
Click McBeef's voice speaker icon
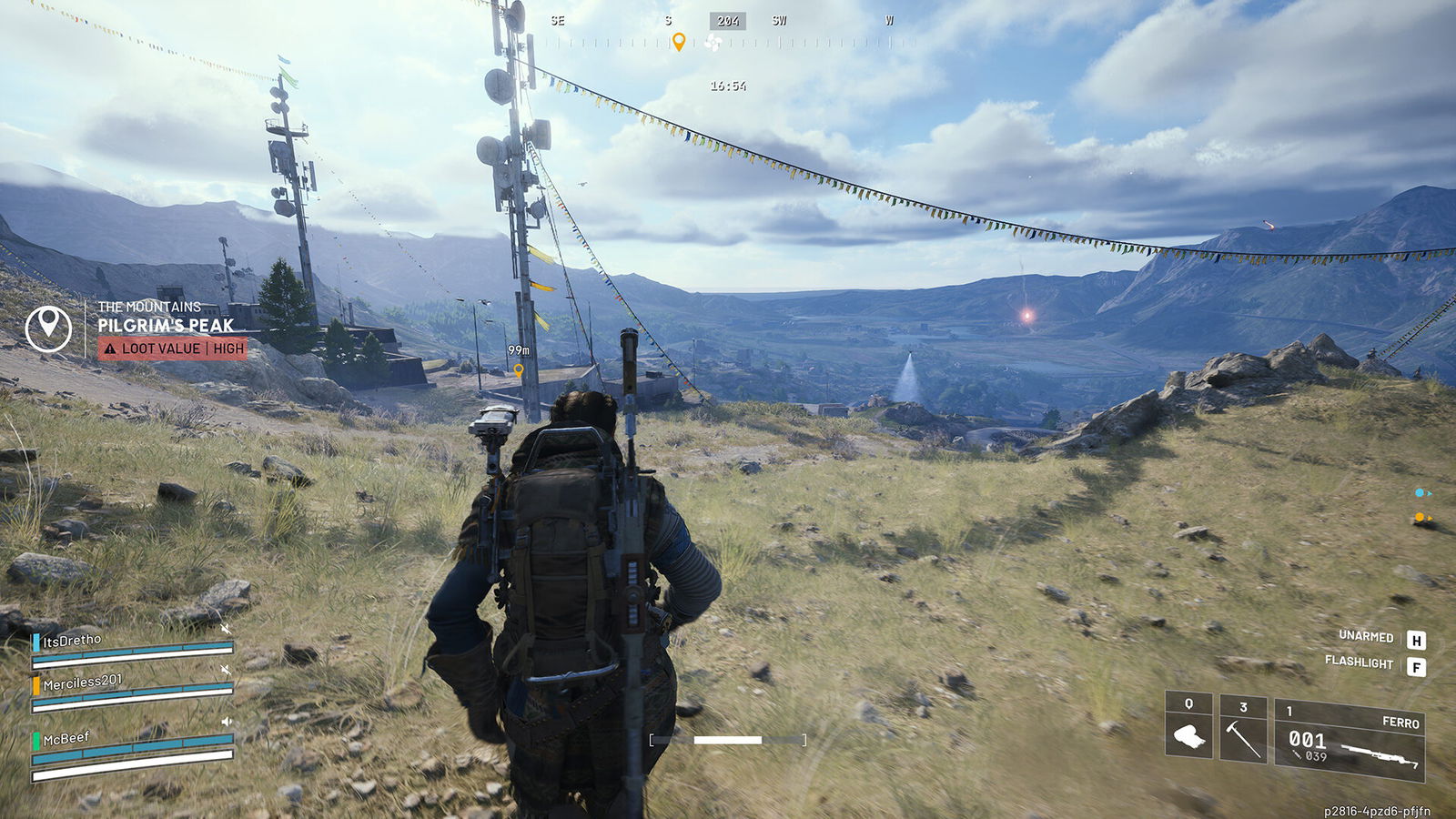227,722
